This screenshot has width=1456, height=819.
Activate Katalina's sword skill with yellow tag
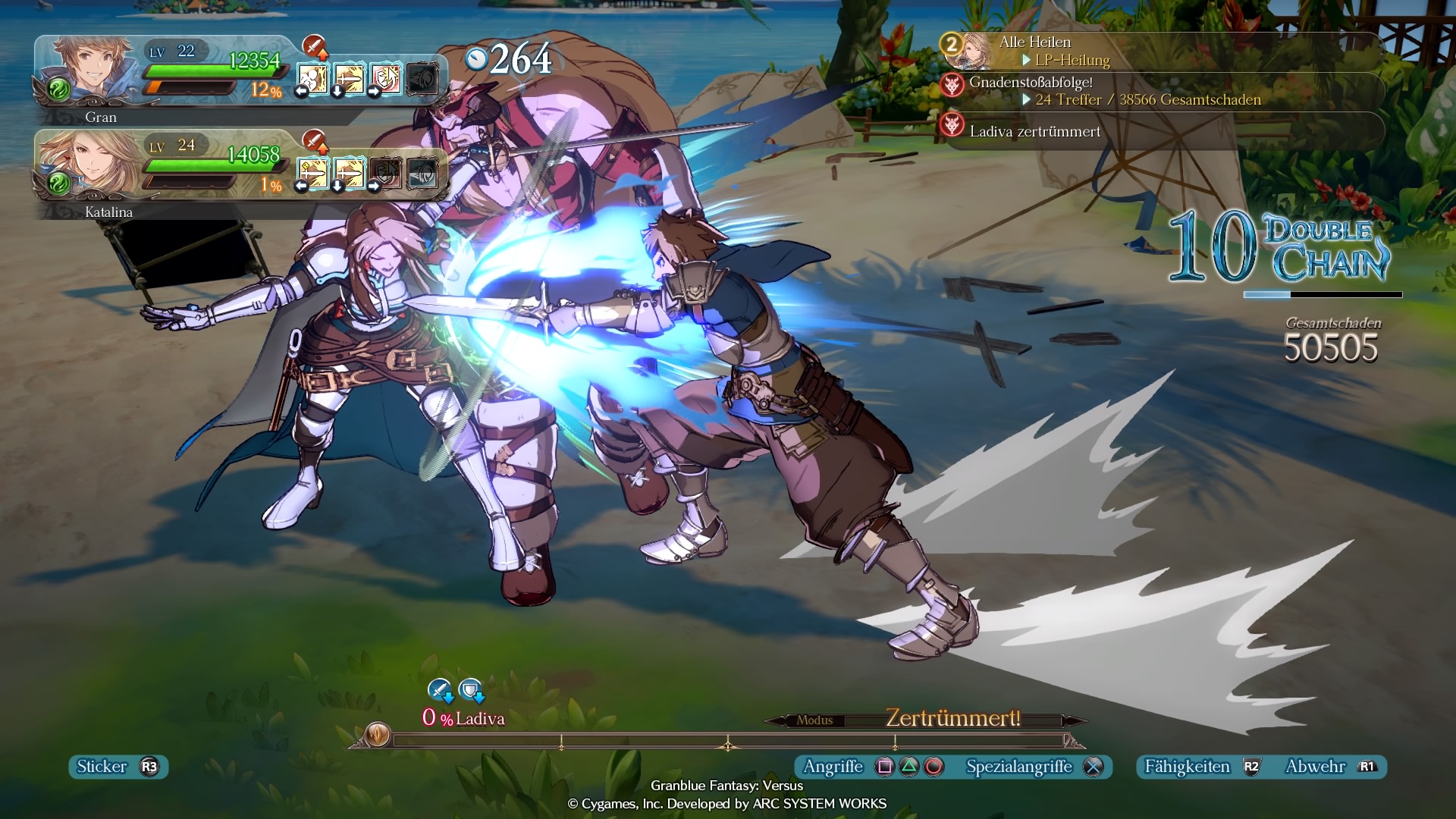pyautogui.click(x=312, y=174)
